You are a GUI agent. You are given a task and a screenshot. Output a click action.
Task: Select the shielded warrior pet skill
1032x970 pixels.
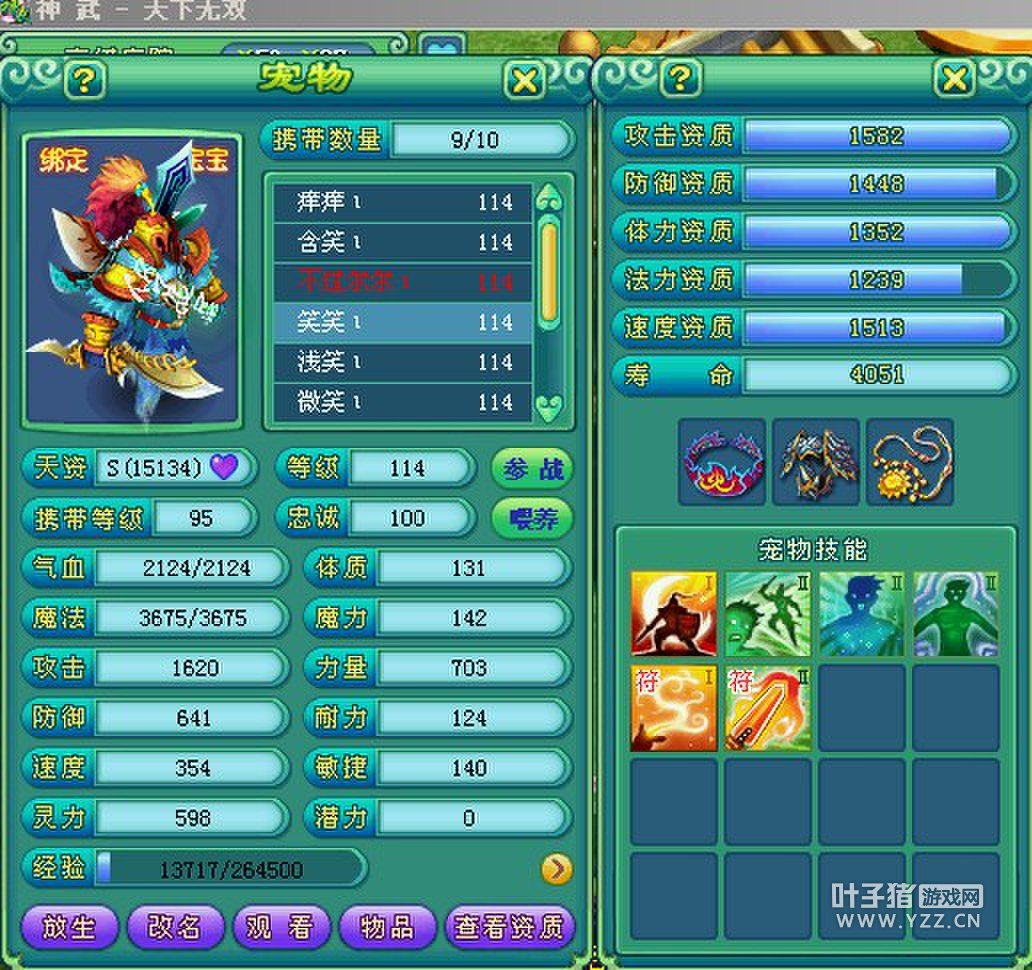[673, 614]
